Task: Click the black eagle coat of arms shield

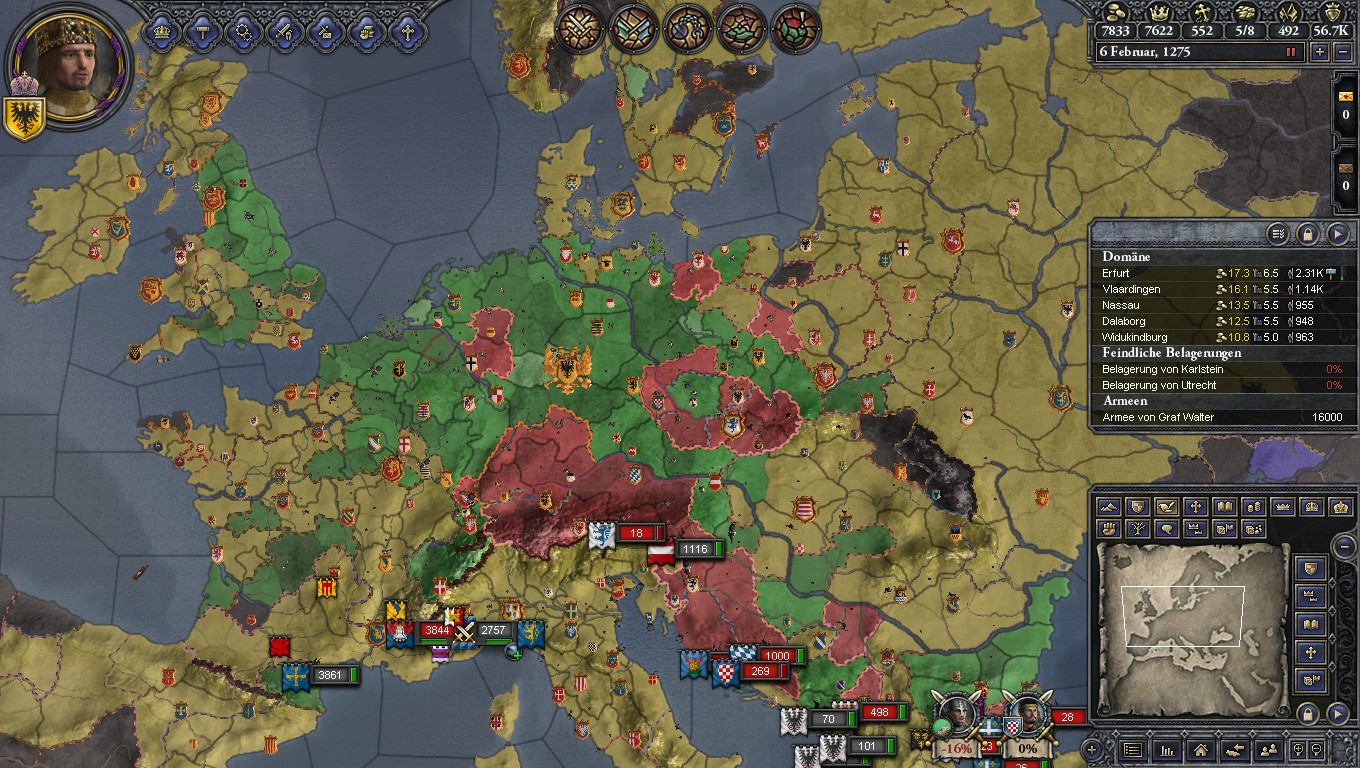Action: pos(21,119)
